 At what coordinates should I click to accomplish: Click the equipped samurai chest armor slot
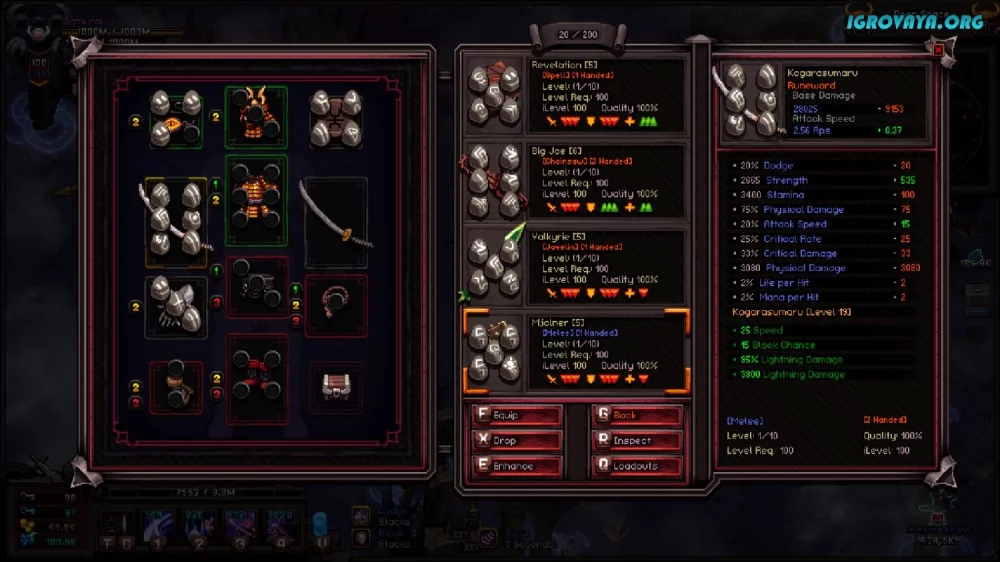[256, 199]
